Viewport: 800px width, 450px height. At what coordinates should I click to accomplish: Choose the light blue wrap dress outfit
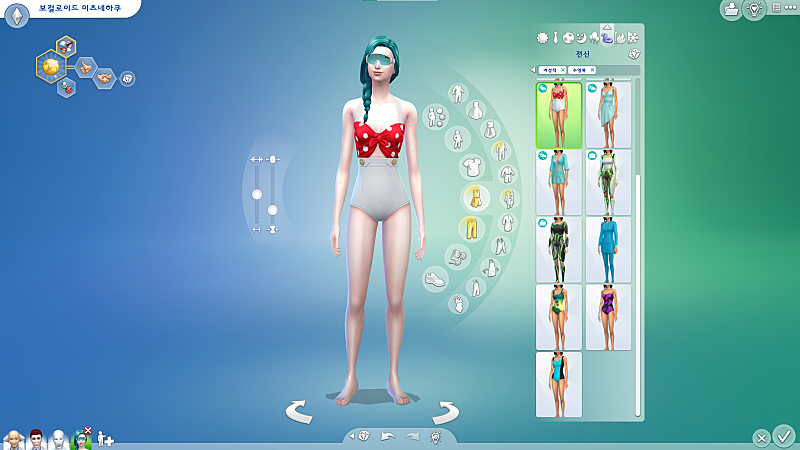[608, 115]
